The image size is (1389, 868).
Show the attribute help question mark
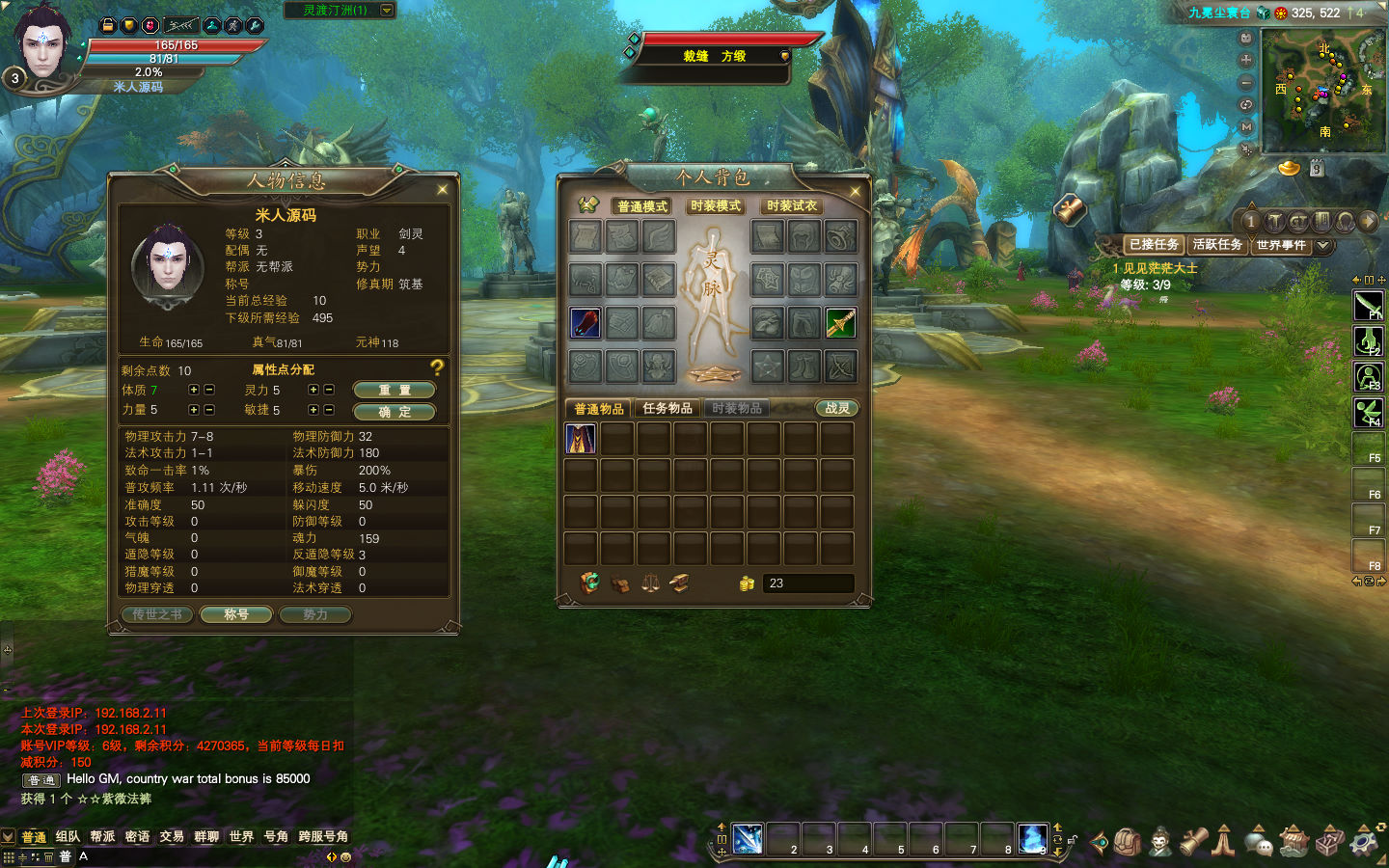click(437, 367)
